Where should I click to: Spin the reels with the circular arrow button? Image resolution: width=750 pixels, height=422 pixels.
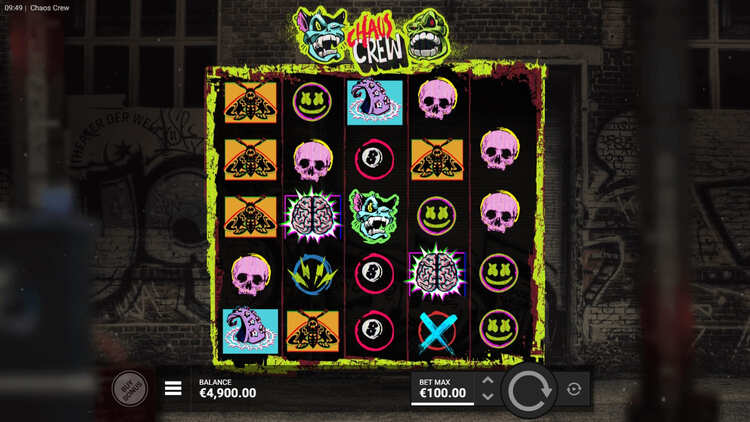[528, 390]
